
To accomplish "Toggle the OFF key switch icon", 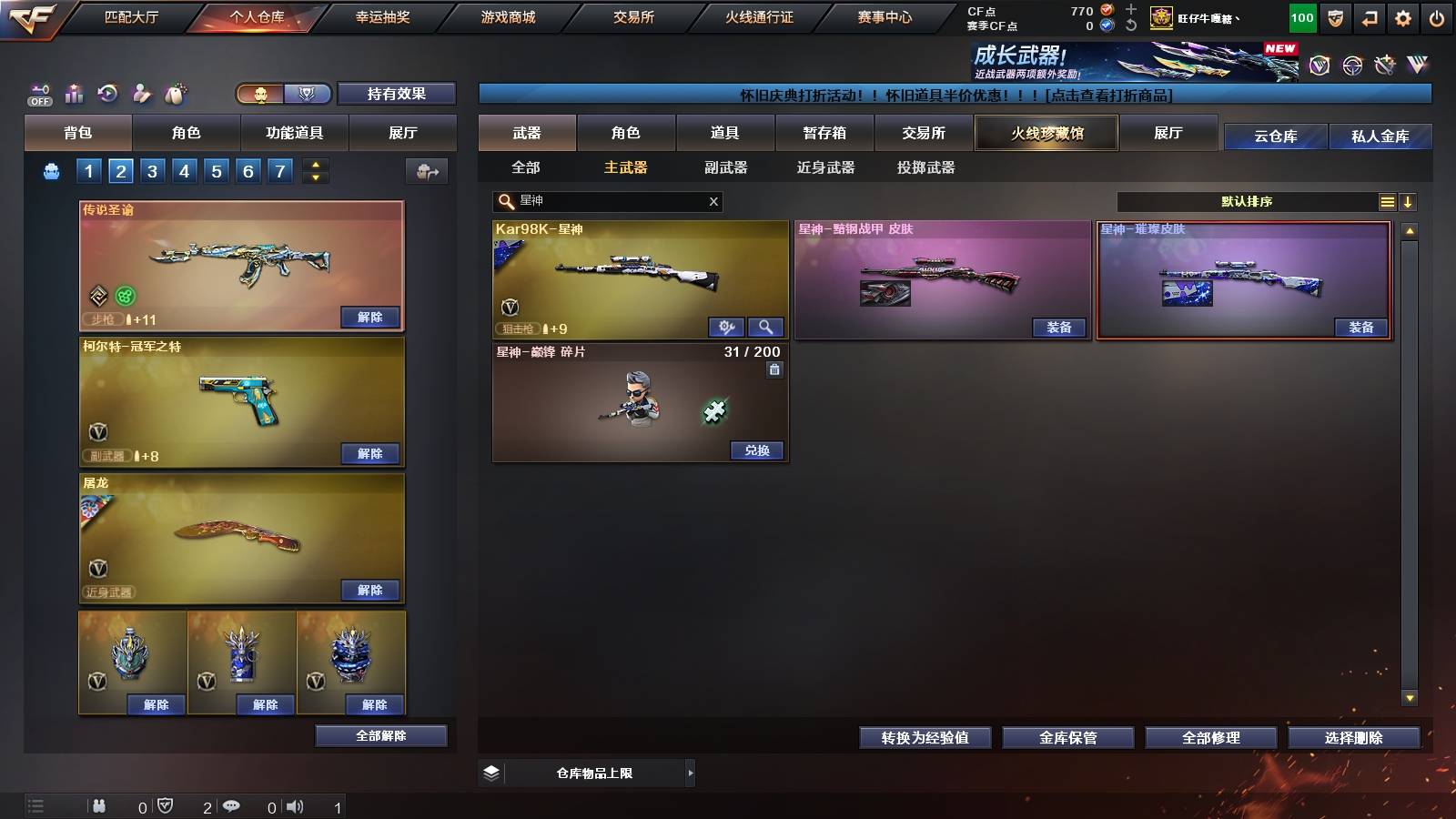I will [x=38, y=94].
